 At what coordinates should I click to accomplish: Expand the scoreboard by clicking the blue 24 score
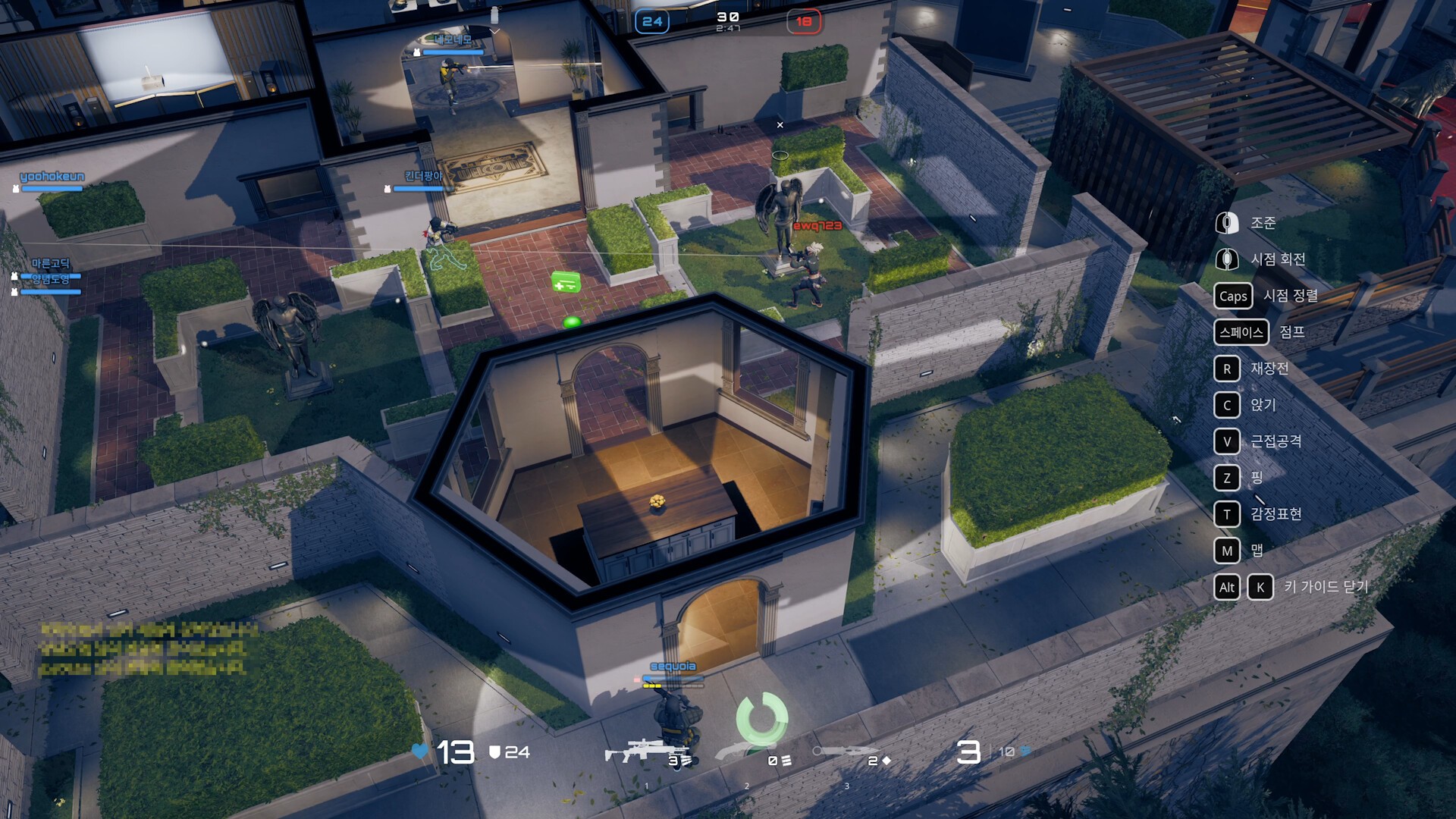pos(651,21)
